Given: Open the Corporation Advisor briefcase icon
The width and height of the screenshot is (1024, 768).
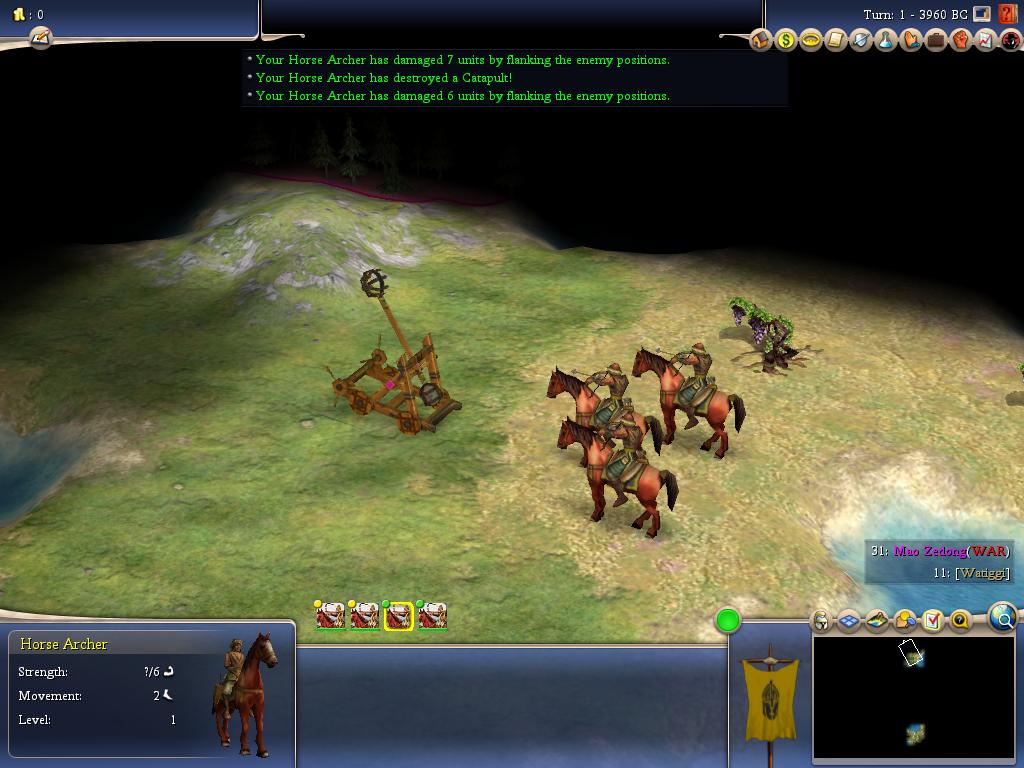Looking at the screenshot, I should [x=936, y=40].
